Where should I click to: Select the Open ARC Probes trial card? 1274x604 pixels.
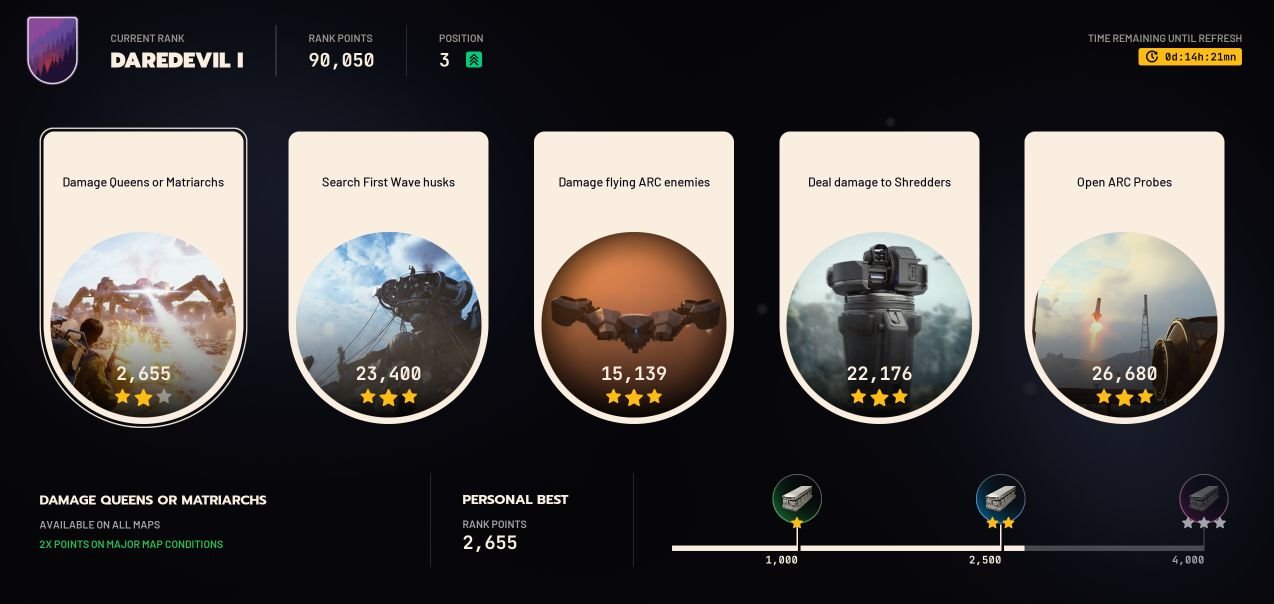(1124, 275)
